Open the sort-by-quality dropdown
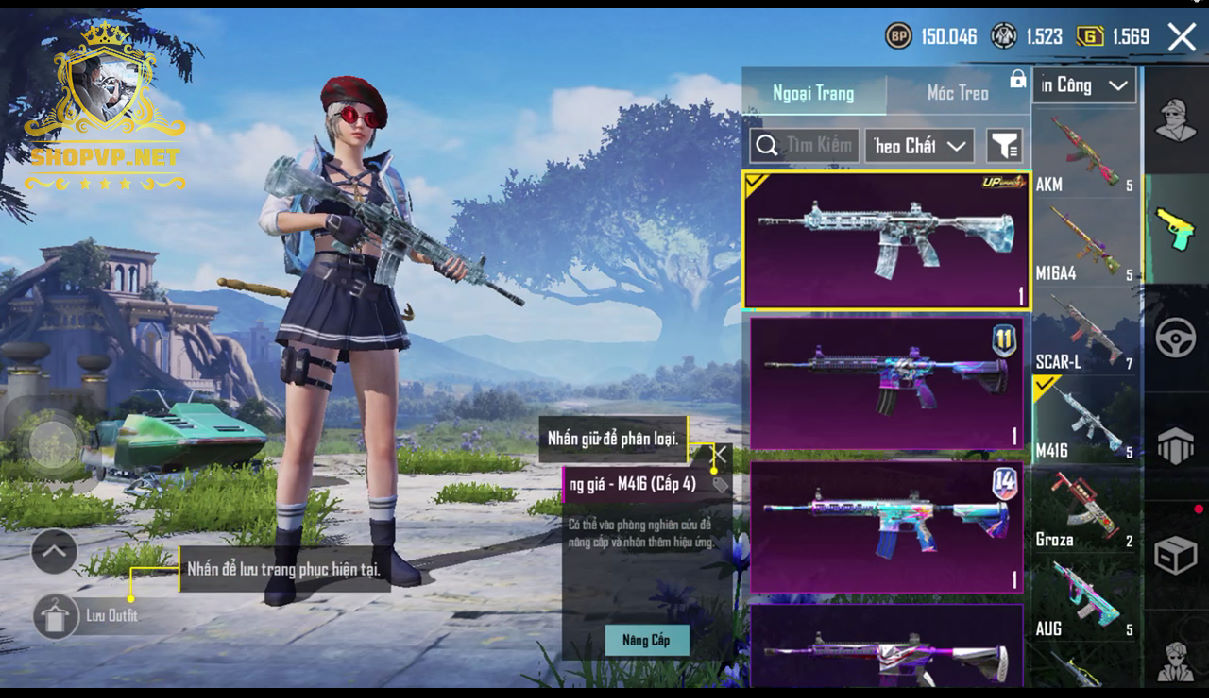This screenshot has width=1209, height=698. [x=919, y=146]
